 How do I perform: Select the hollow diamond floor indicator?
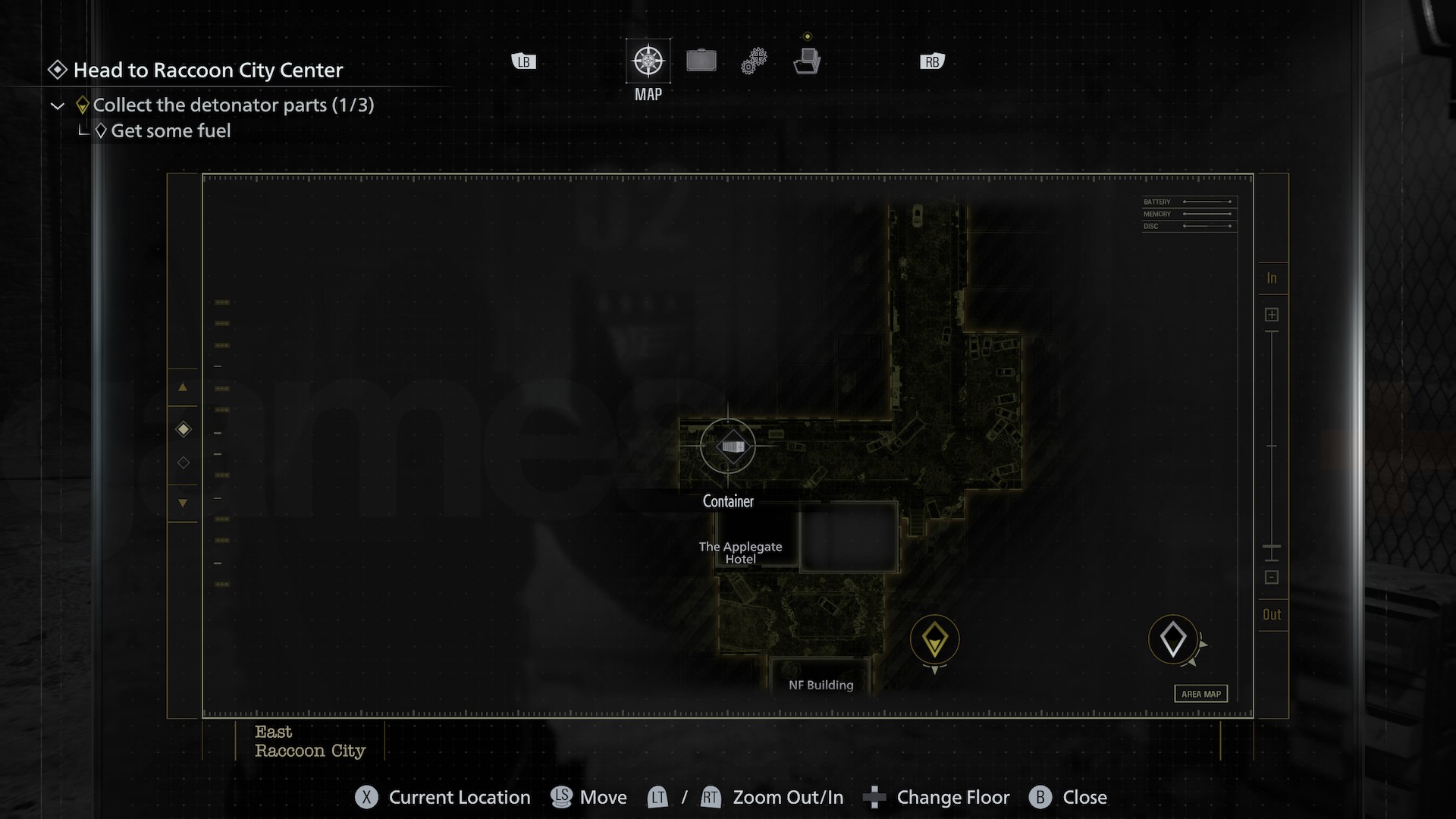pyautogui.click(x=183, y=463)
